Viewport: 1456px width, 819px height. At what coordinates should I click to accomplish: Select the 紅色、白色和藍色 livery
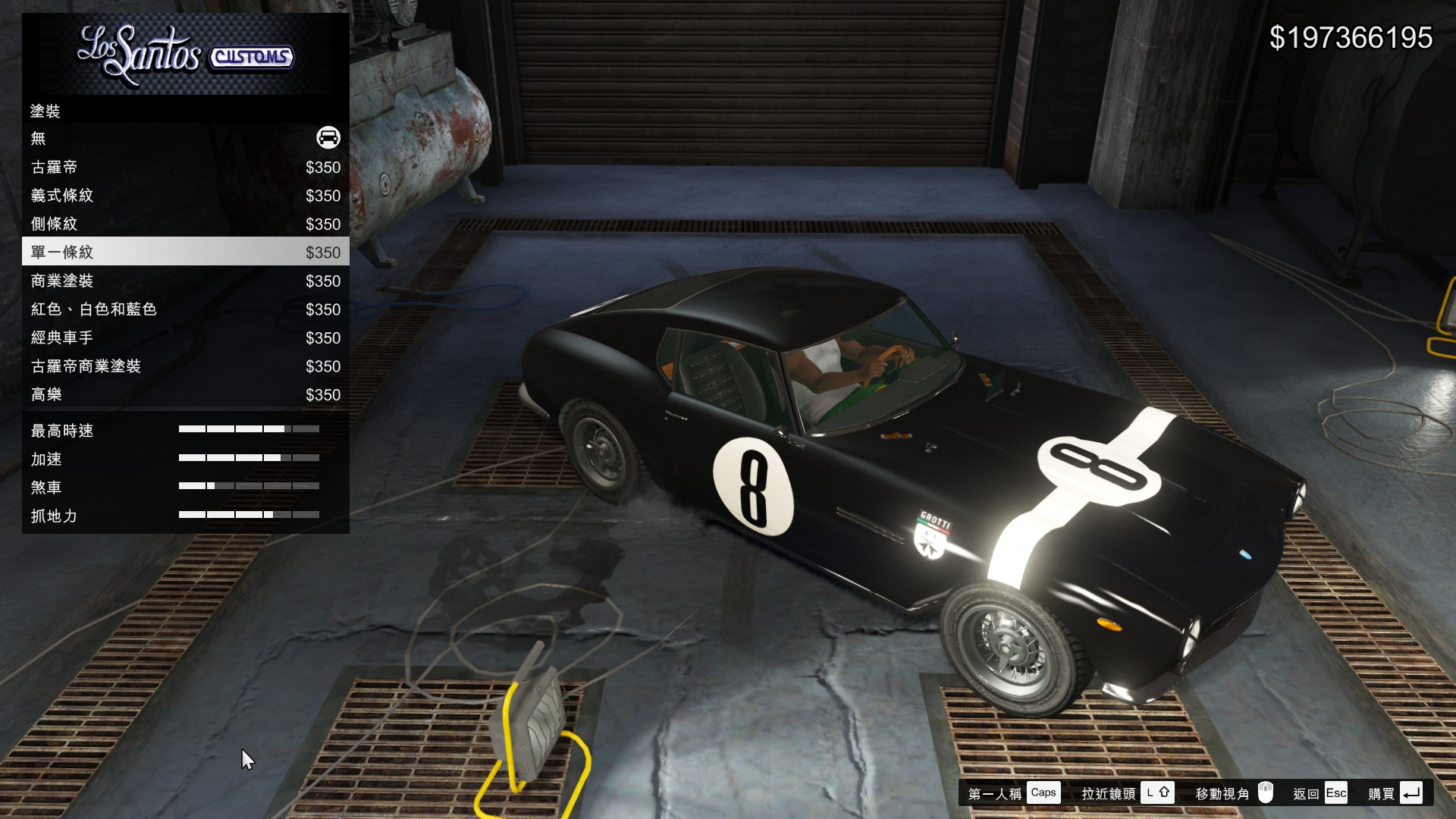185,309
